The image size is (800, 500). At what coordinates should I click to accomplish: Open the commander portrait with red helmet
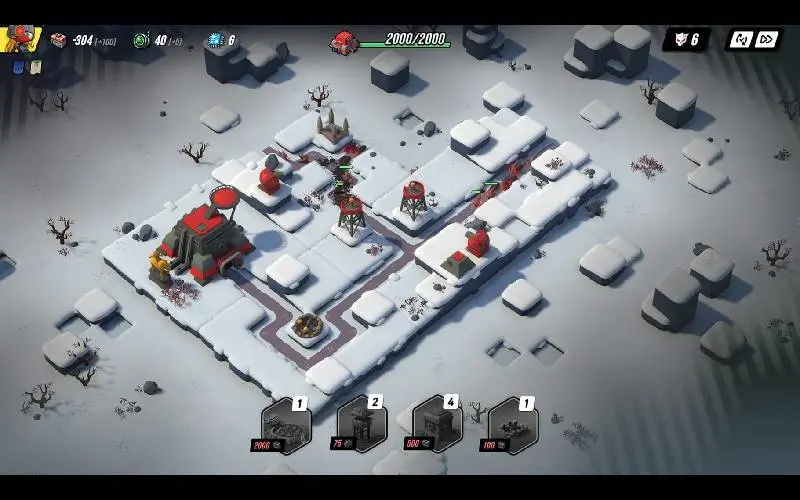click(x=18, y=39)
